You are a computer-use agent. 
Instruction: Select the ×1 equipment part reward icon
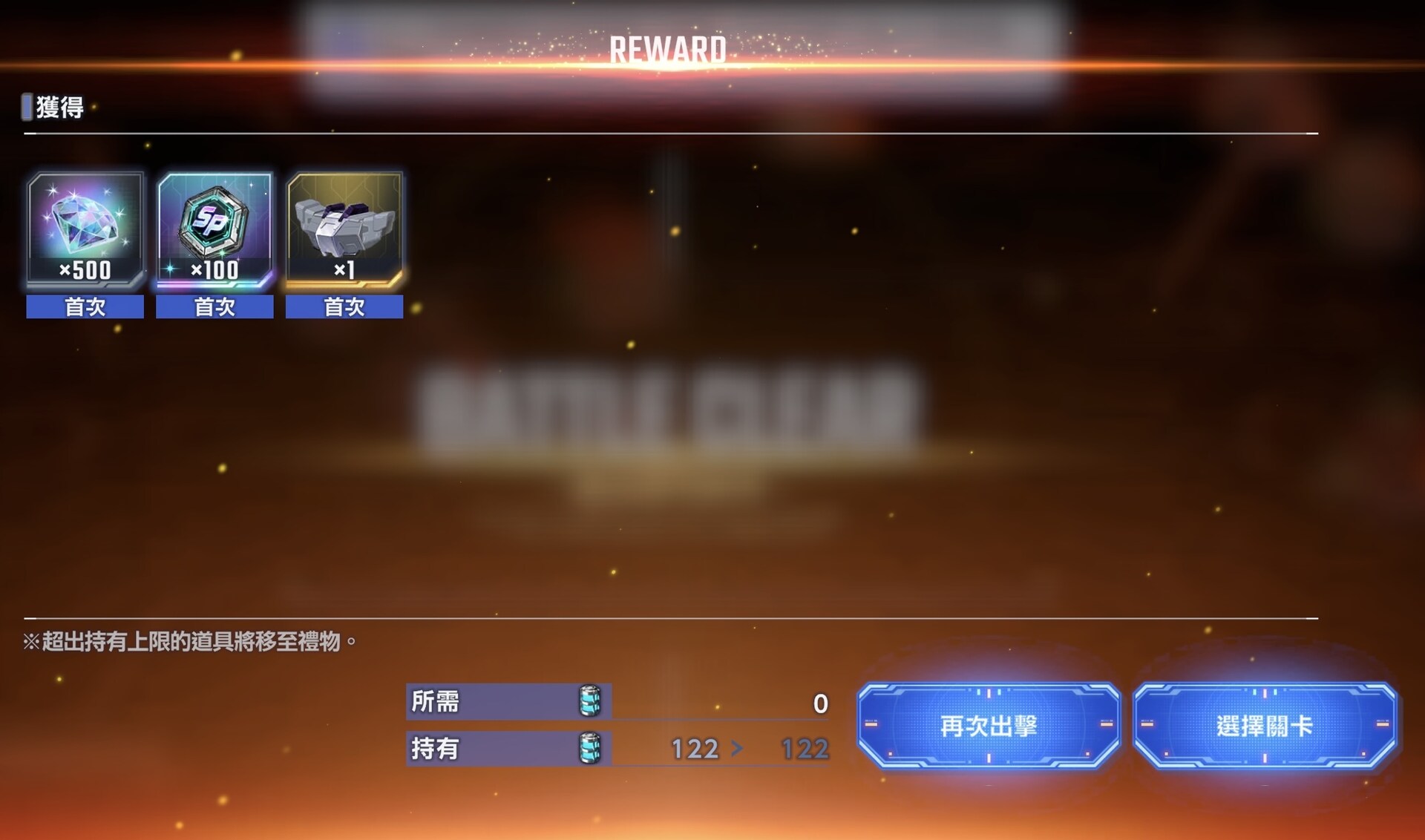(x=344, y=230)
